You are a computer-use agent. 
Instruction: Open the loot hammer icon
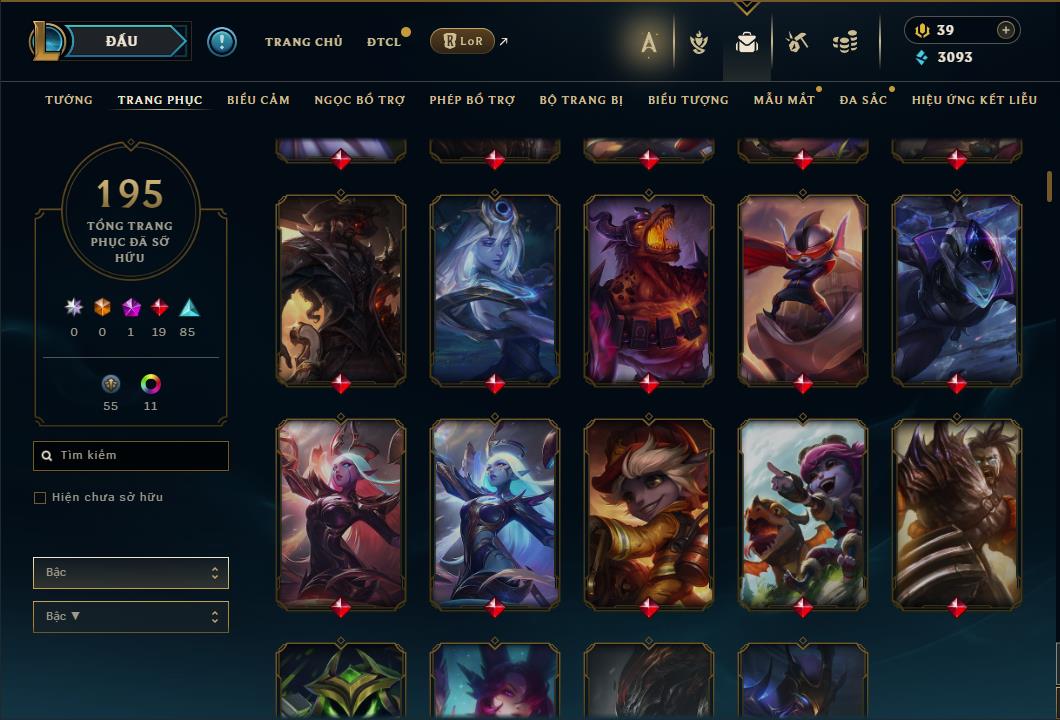pyautogui.click(x=797, y=42)
